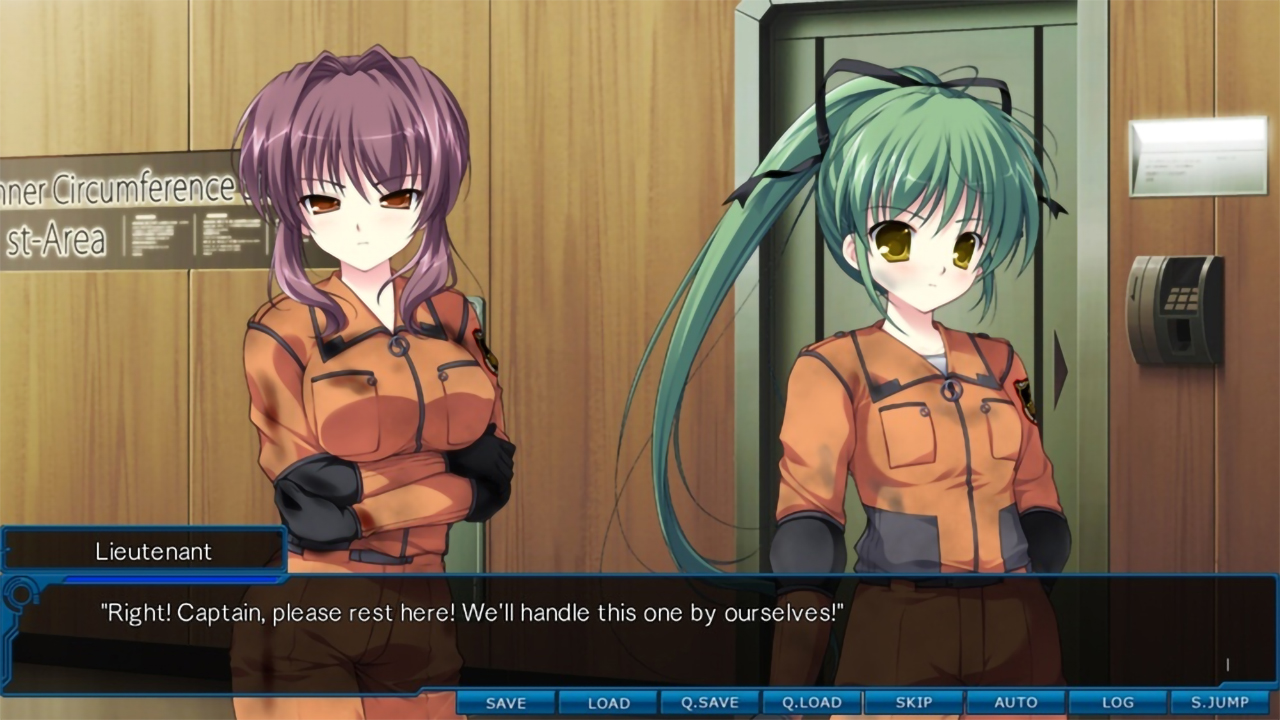Screen dimensions: 1280x720
Task: Advance the Lieutenant's dialogue text box
Action: [x=640, y=630]
